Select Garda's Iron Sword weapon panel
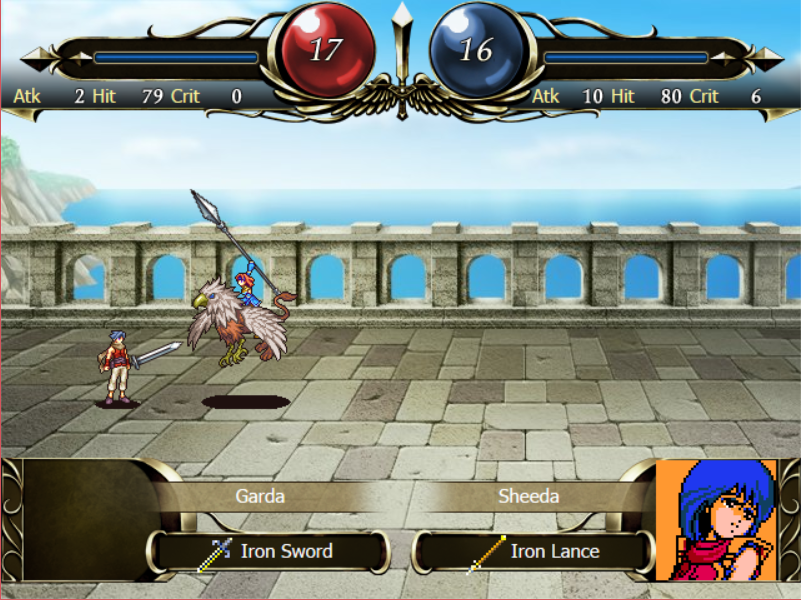The image size is (801, 600). [269, 551]
